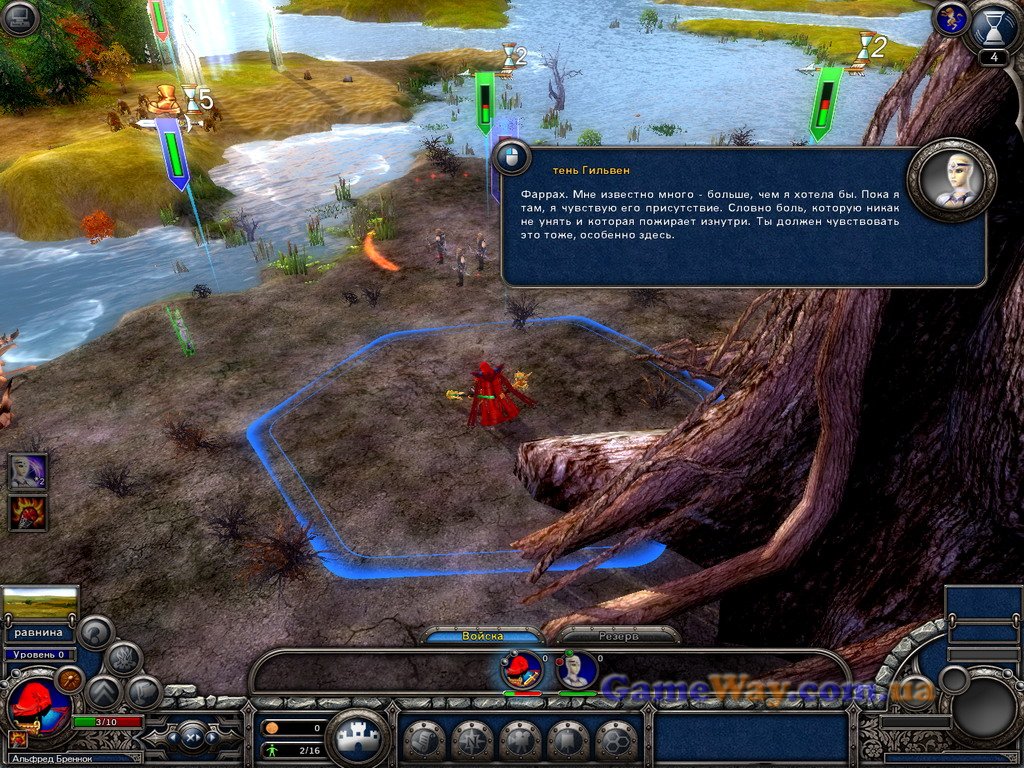Image resolution: width=1024 pixels, height=768 pixels.
Task: Open the system menu in the top-left corner
Action: pyautogui.click(x=19, y=18)
